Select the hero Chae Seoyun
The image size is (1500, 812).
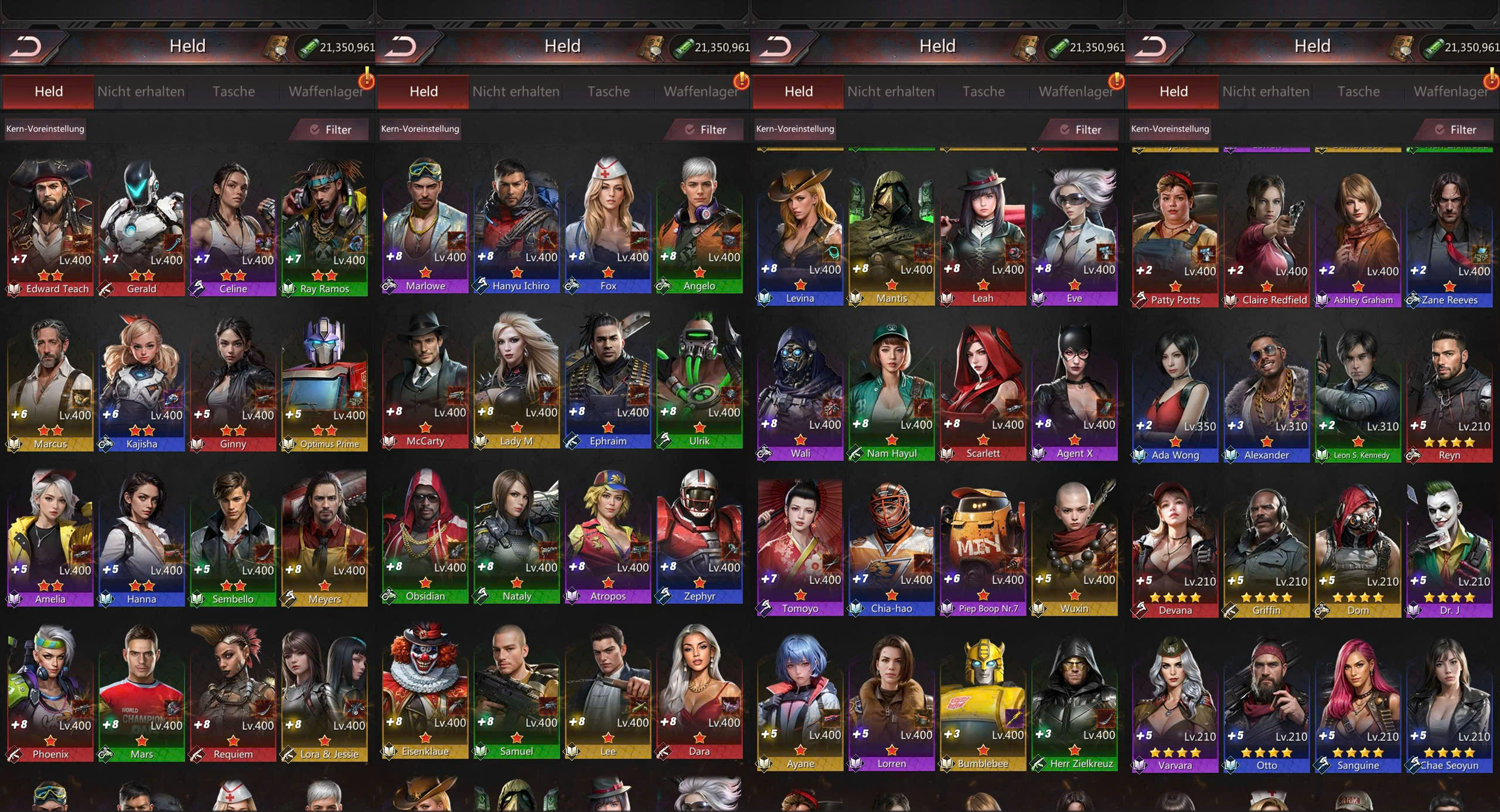[x=1449, y=706]
